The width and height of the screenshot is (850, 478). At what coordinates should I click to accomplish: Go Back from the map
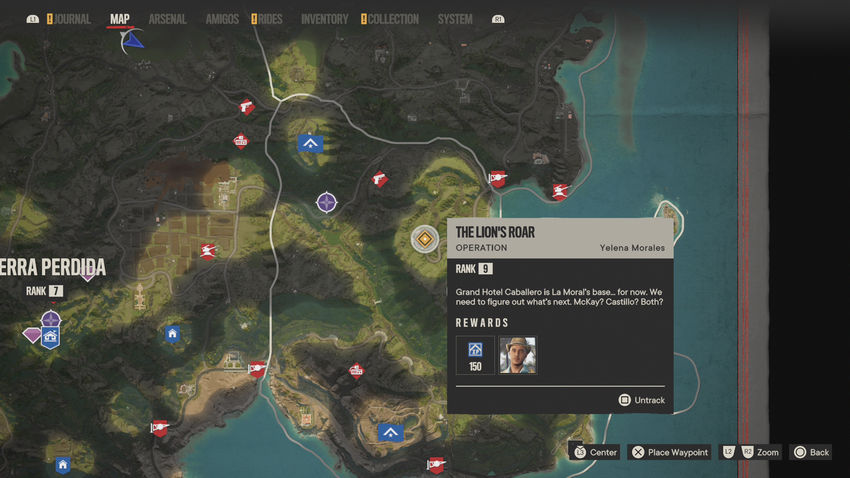tap(810, 452)
